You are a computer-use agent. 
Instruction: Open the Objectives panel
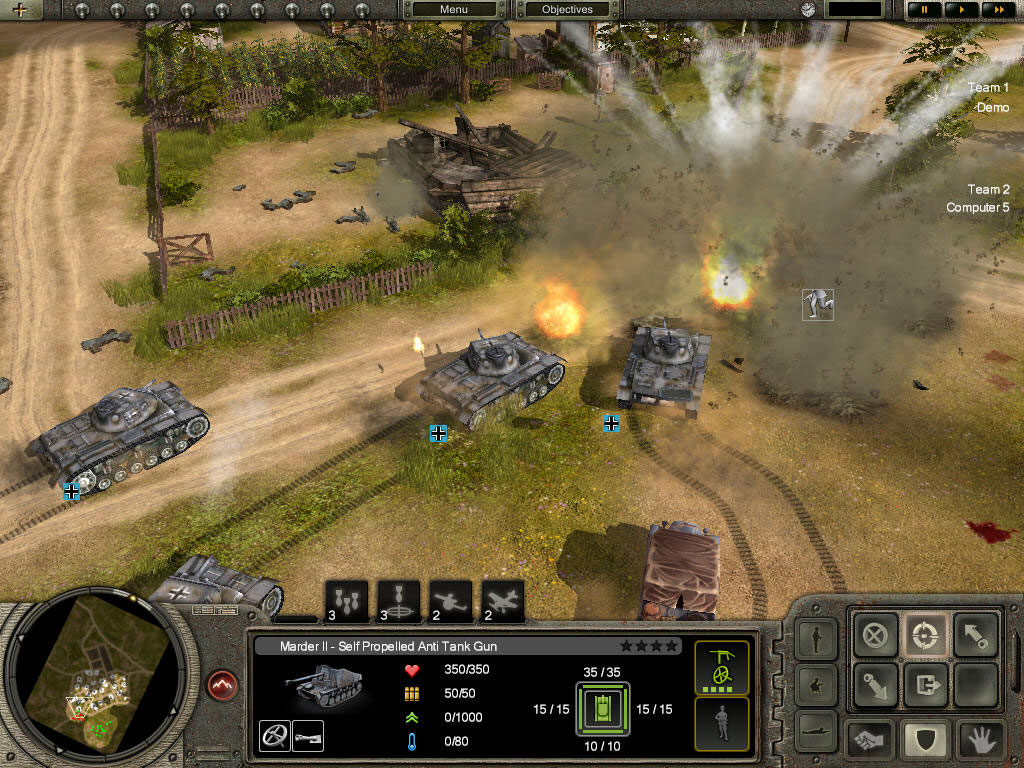(567, 10)
